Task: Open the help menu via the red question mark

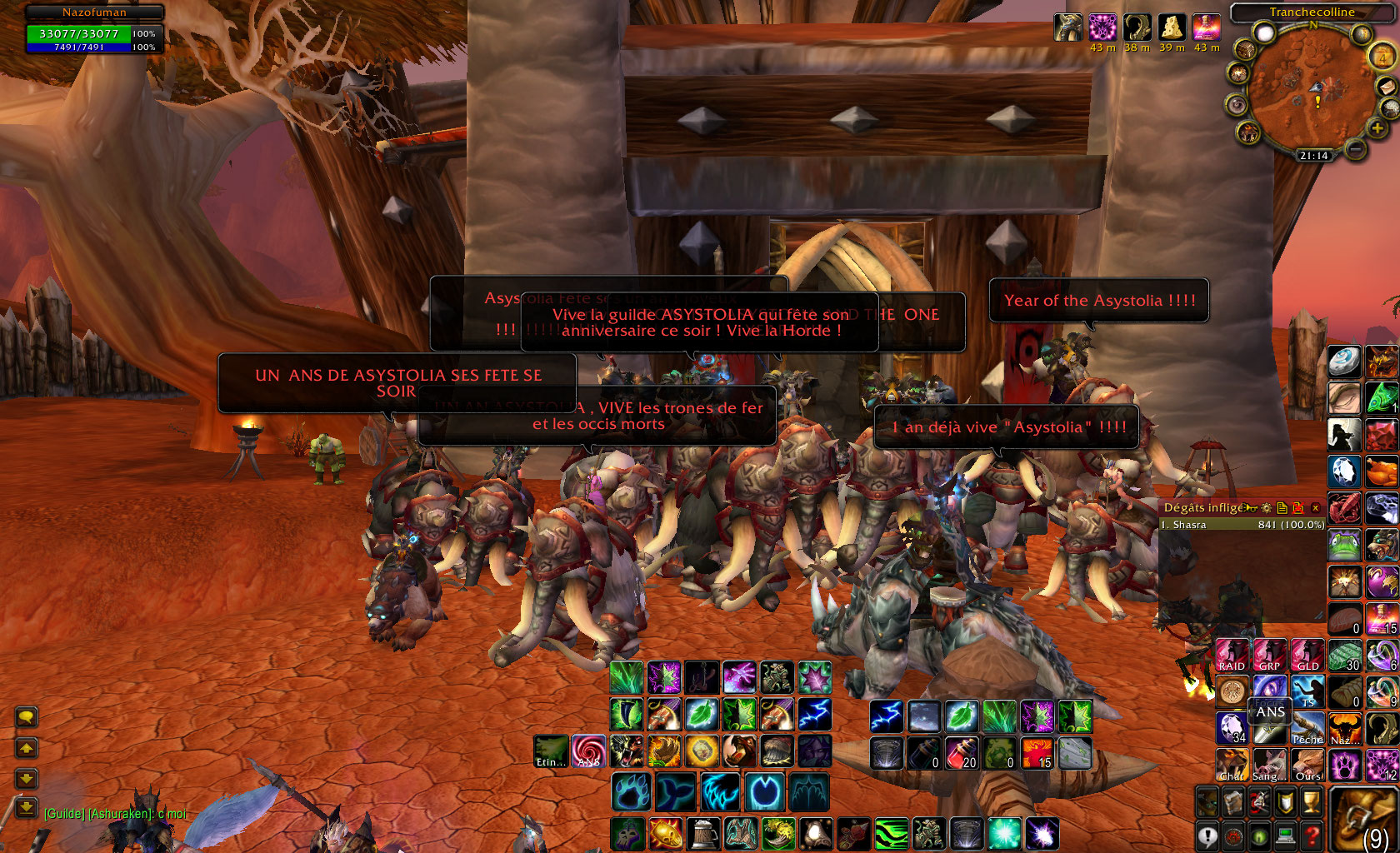Action: [1311, 836]
